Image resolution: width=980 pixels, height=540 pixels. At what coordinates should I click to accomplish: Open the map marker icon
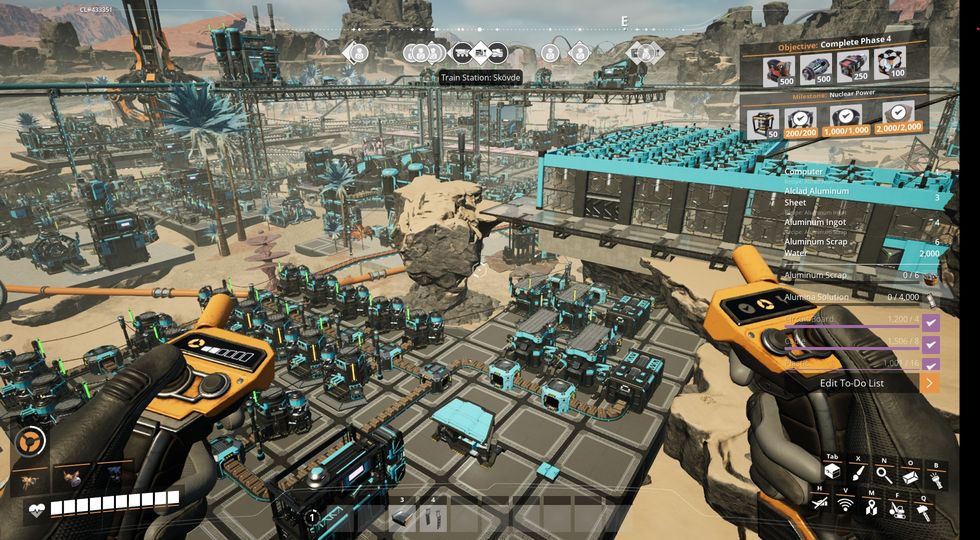[x=871, y=507]
